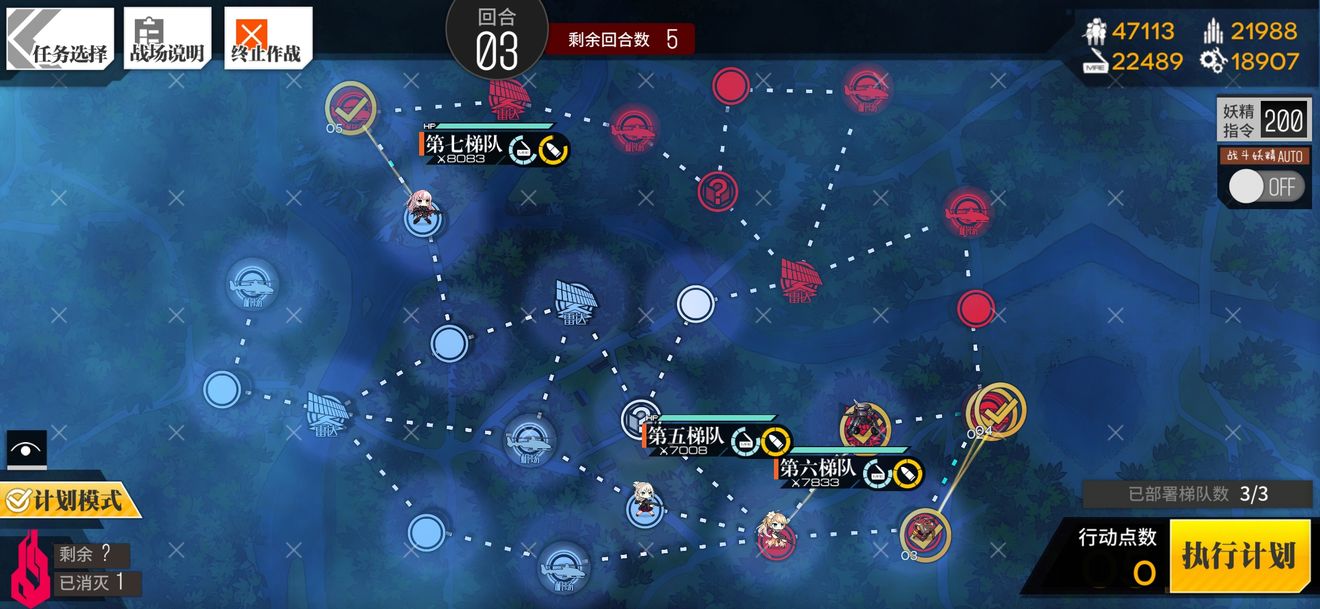Select the O5 command post node
The width and height of the screenshot is (1320, 609).
click(351, 106)
